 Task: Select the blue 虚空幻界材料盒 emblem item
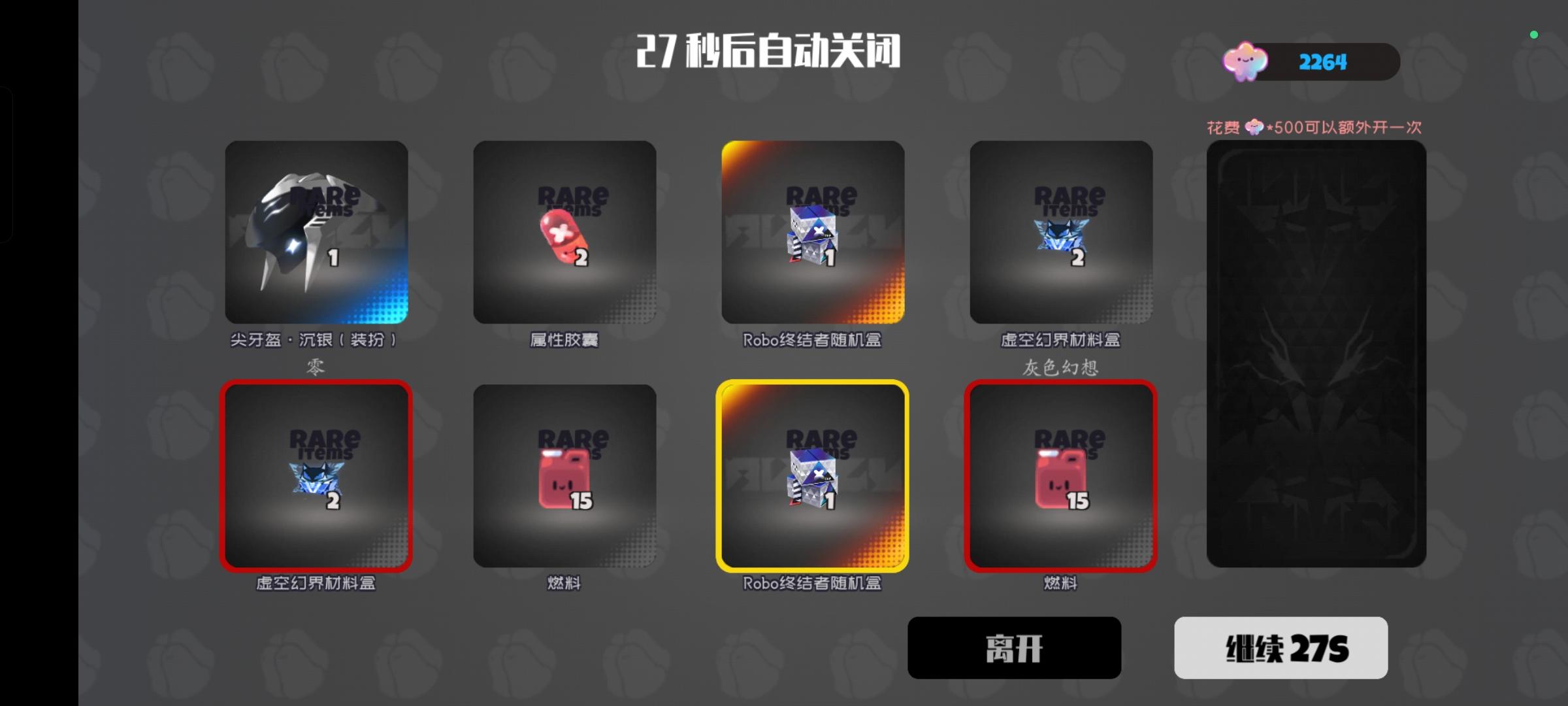point(1061,235)
